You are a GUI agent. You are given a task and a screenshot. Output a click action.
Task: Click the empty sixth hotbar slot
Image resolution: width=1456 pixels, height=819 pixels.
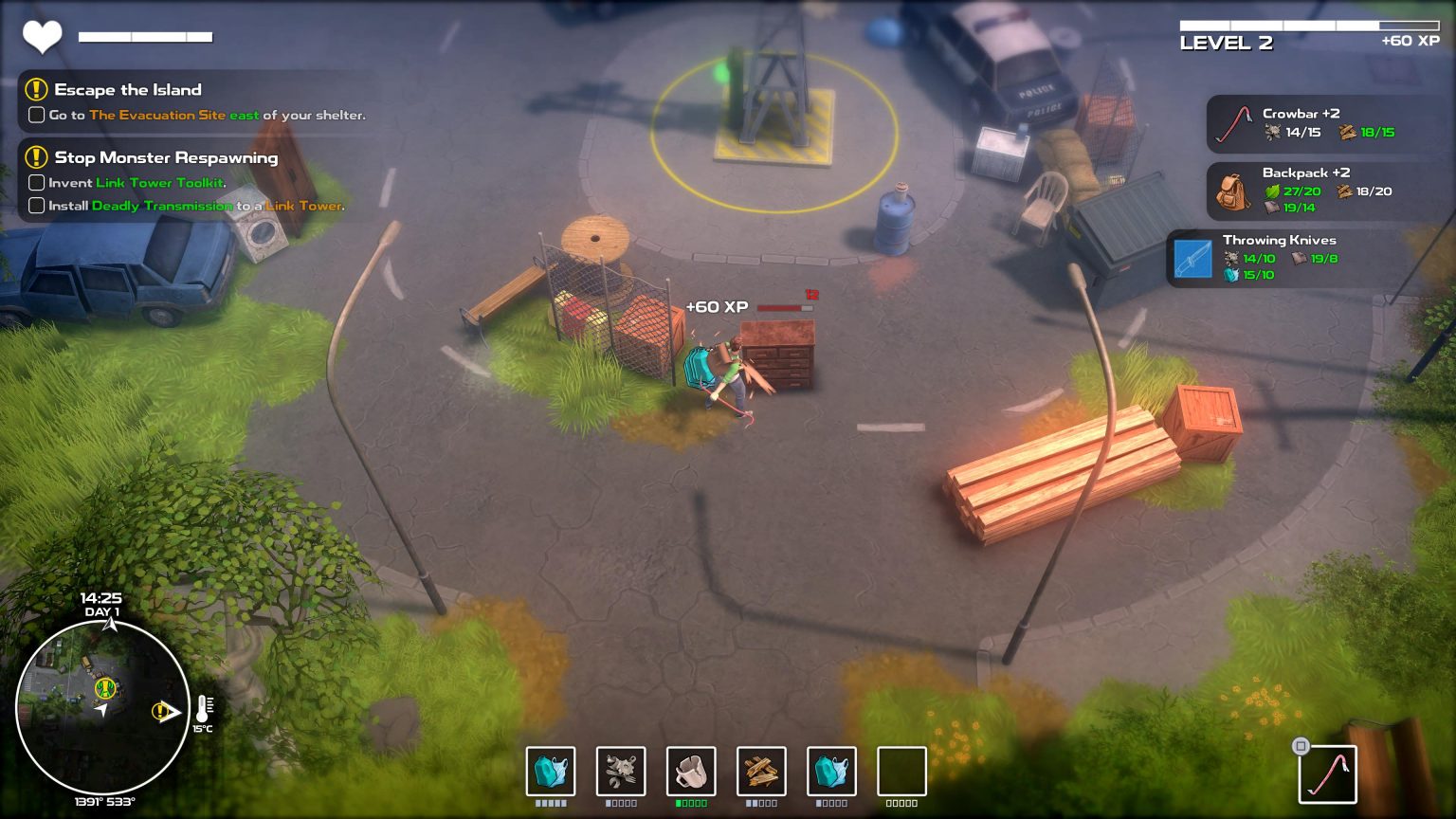tap(901, 773)
